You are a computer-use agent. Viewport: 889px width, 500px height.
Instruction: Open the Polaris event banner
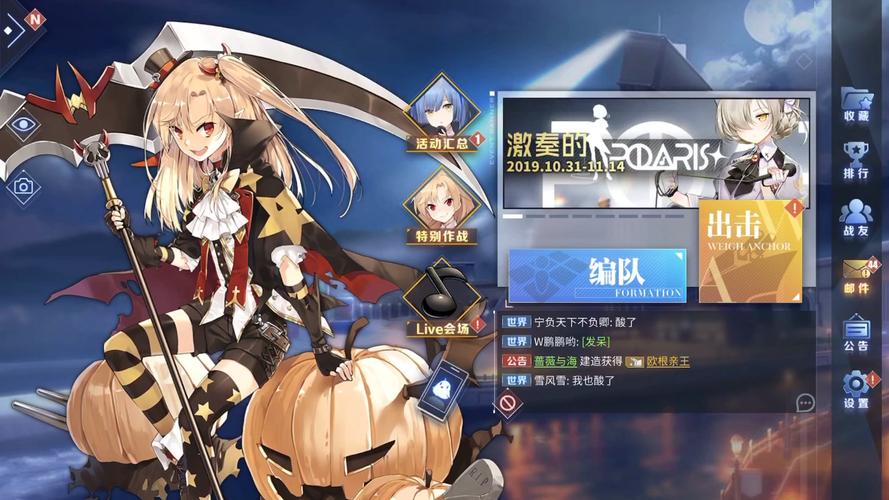(657, 152)
